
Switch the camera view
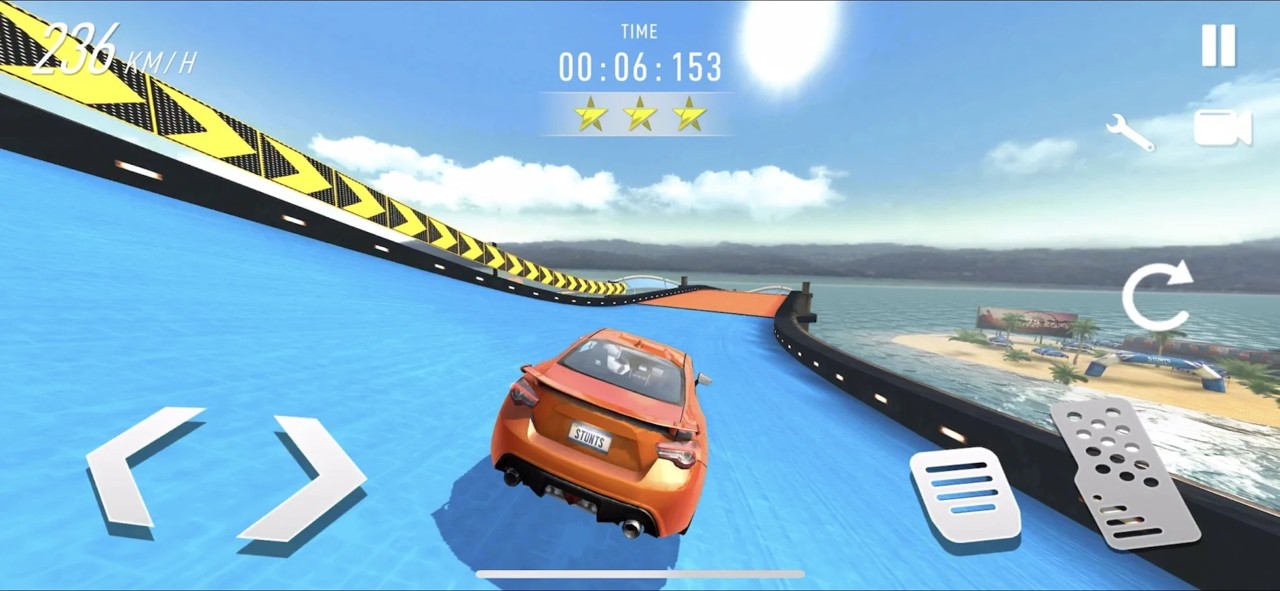coord(1222,128)
